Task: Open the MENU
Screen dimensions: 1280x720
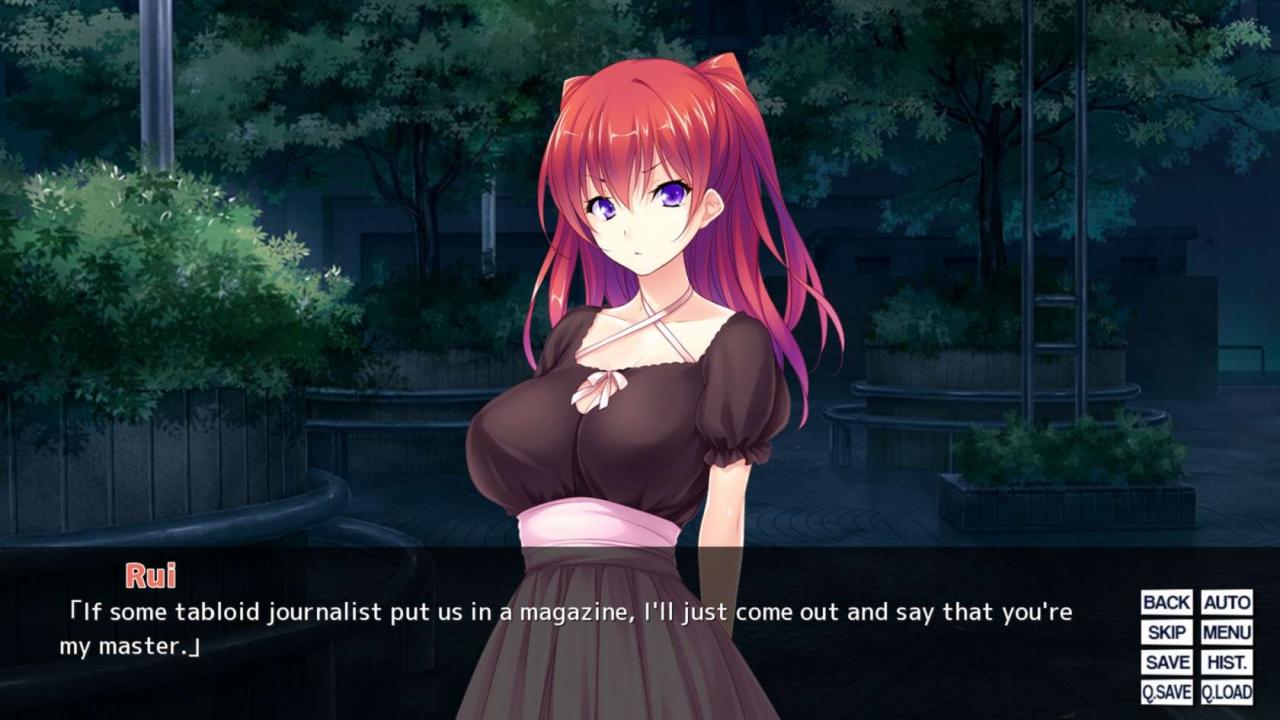Action: (1226, 632)
